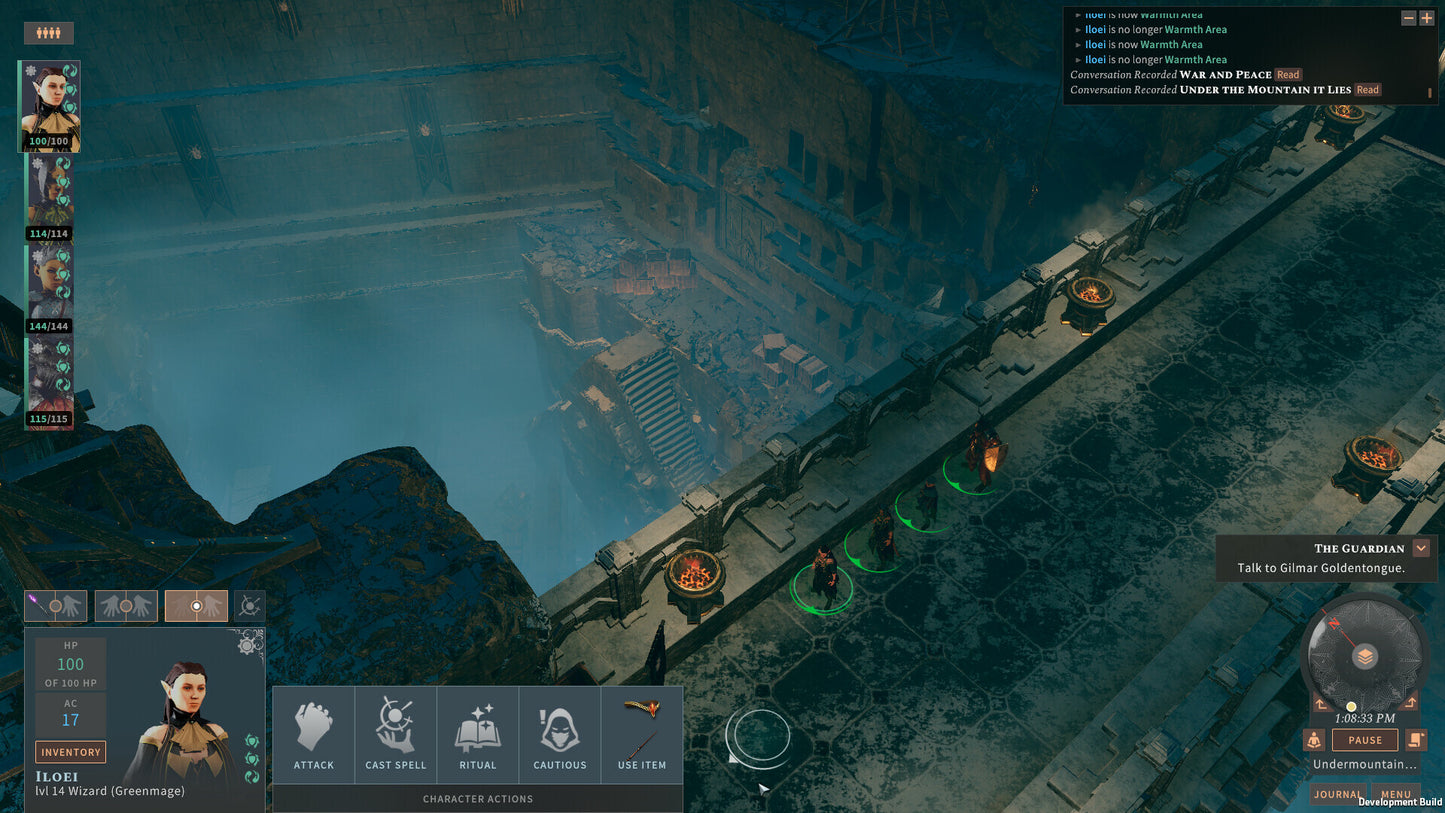Open the game Menu
This screenshot has width=1445, height=813.
1396,793
